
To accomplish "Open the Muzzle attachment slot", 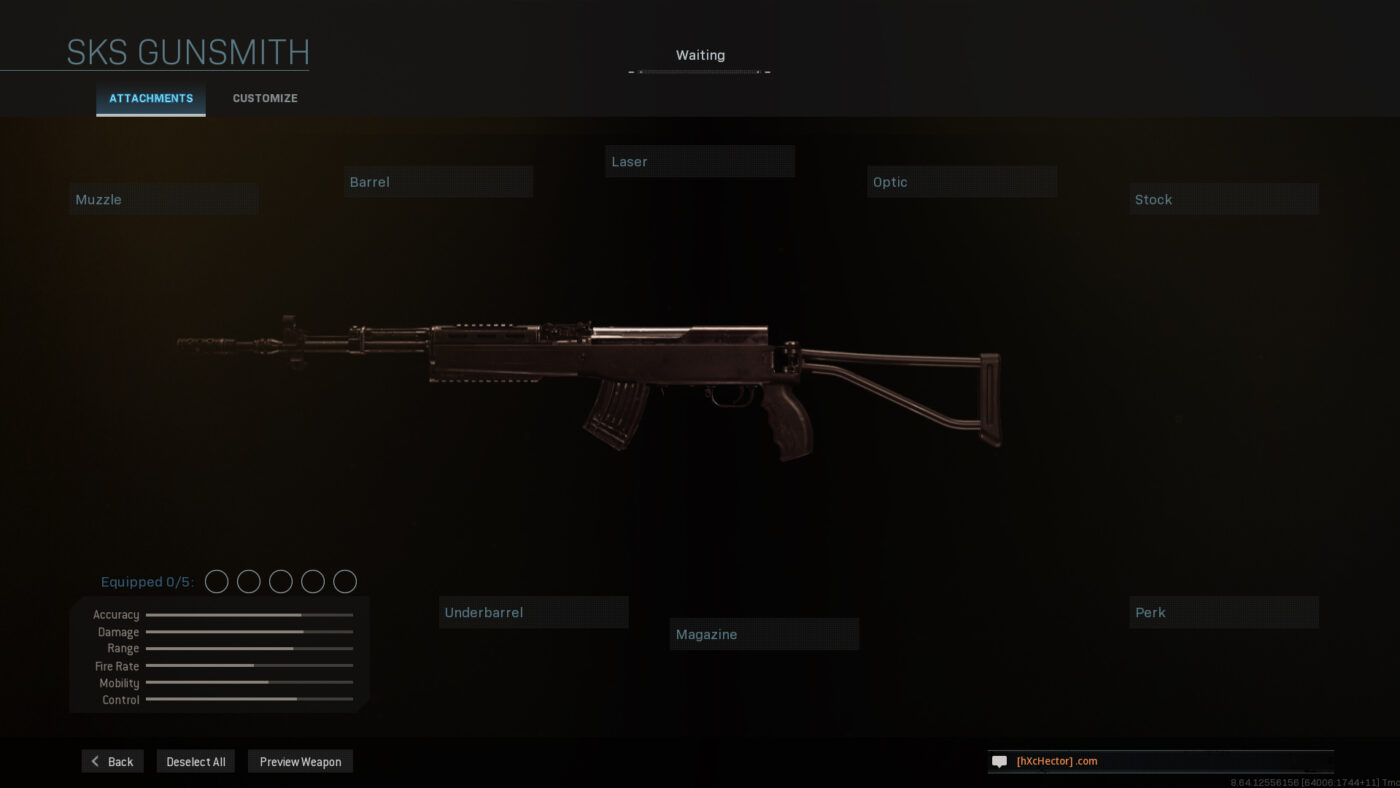I will pos(163,198).
